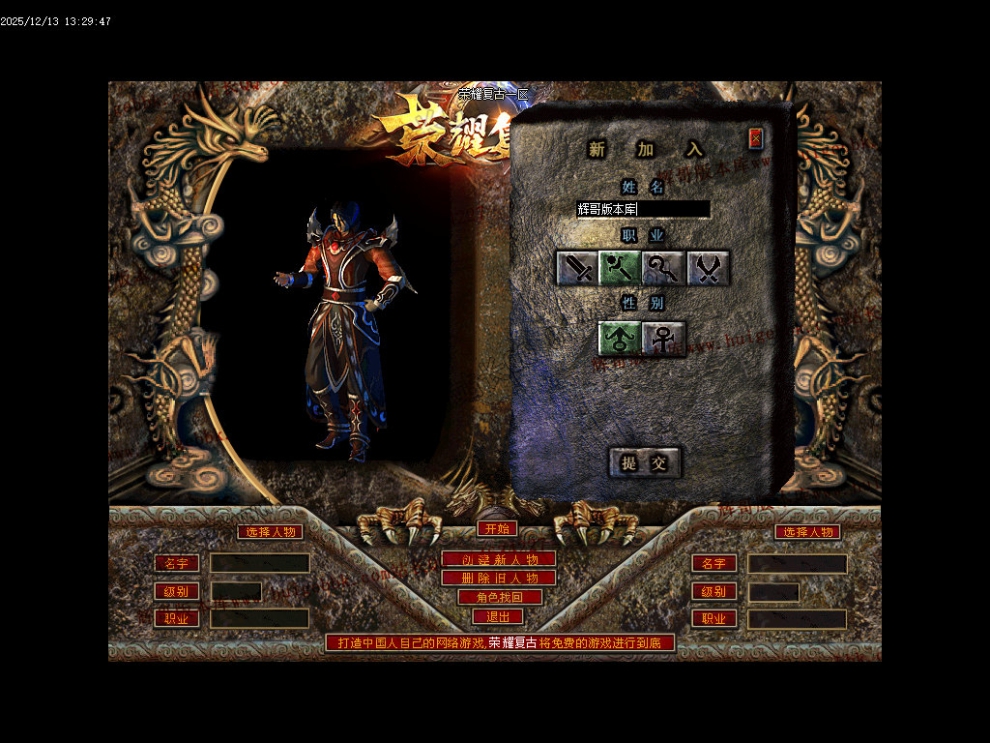Start the game with 开始
990x743 pixels.
[497, 528]
